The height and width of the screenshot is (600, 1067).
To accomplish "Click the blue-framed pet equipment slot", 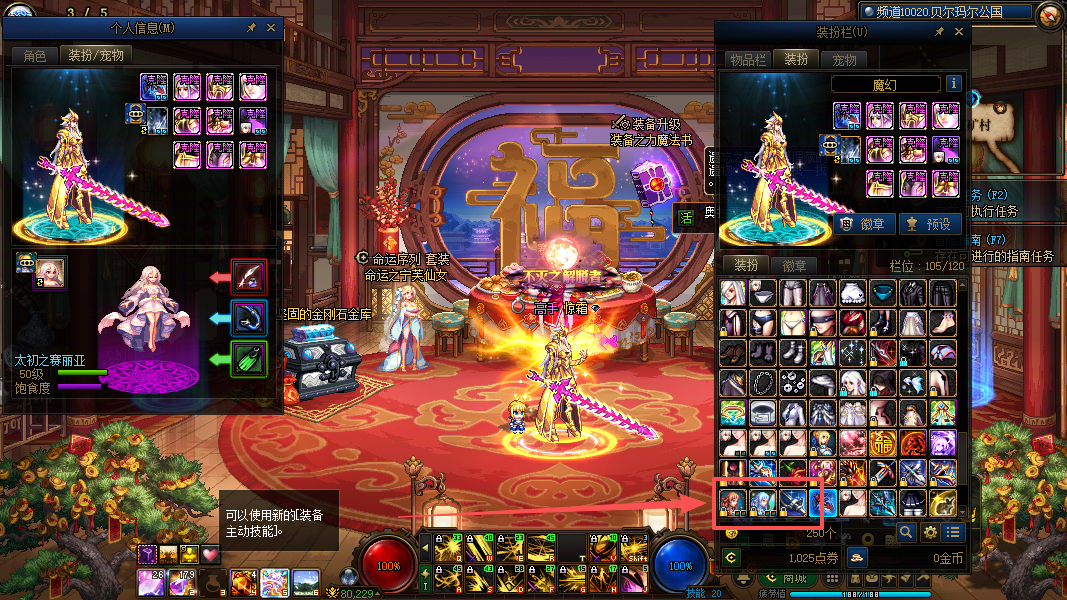I will pyautogui.click(x=248, y=317).
